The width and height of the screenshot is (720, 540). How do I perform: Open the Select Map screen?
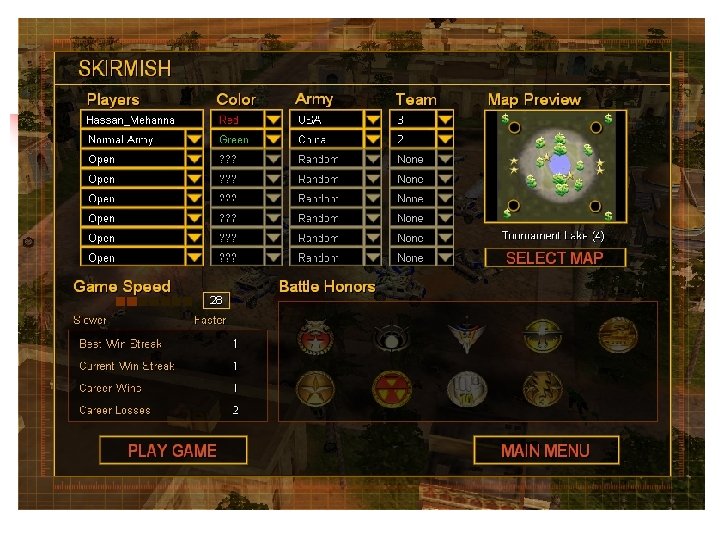[555, 258]
